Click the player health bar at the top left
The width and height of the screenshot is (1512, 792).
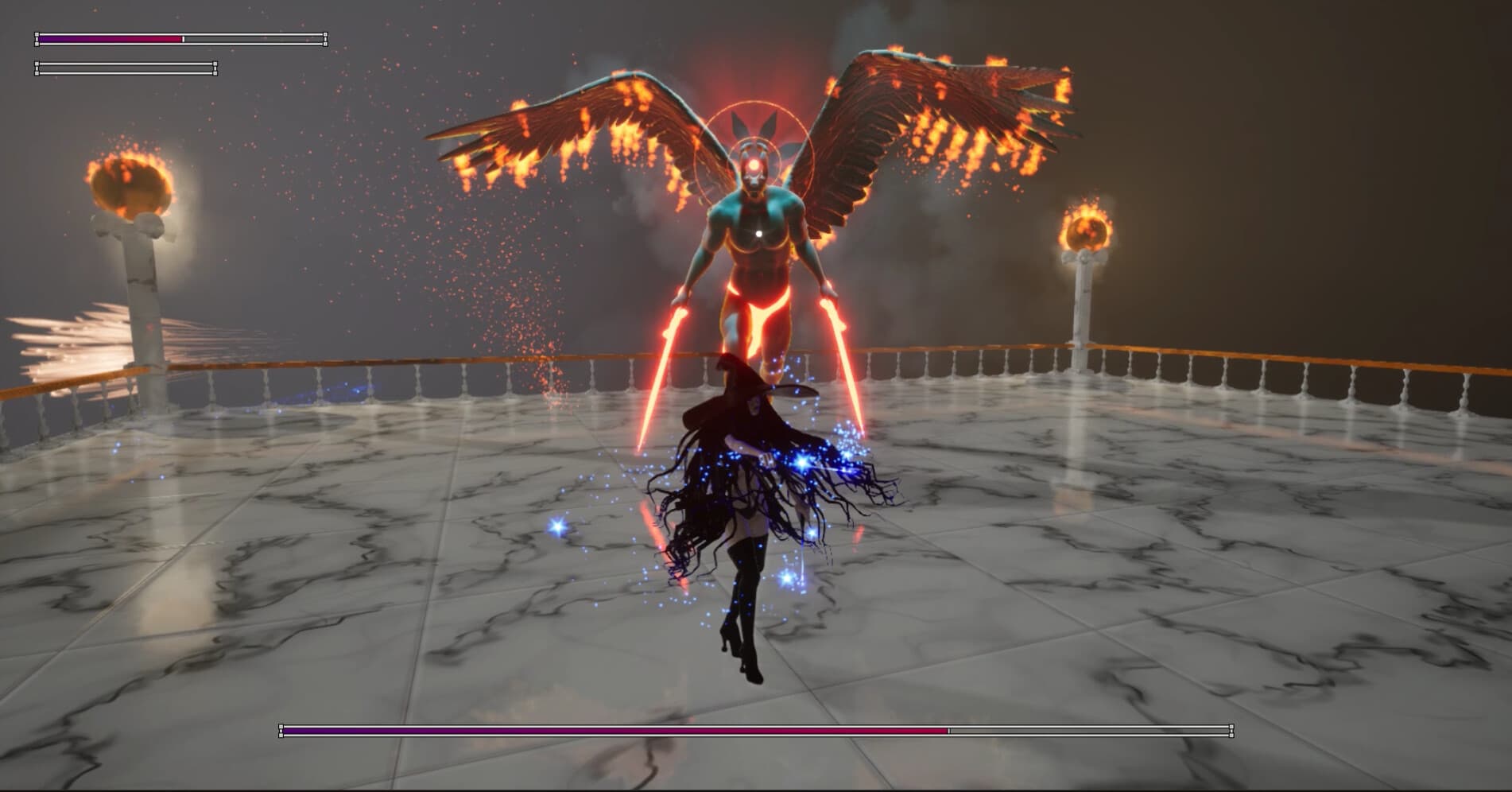(x=179, y=38)
